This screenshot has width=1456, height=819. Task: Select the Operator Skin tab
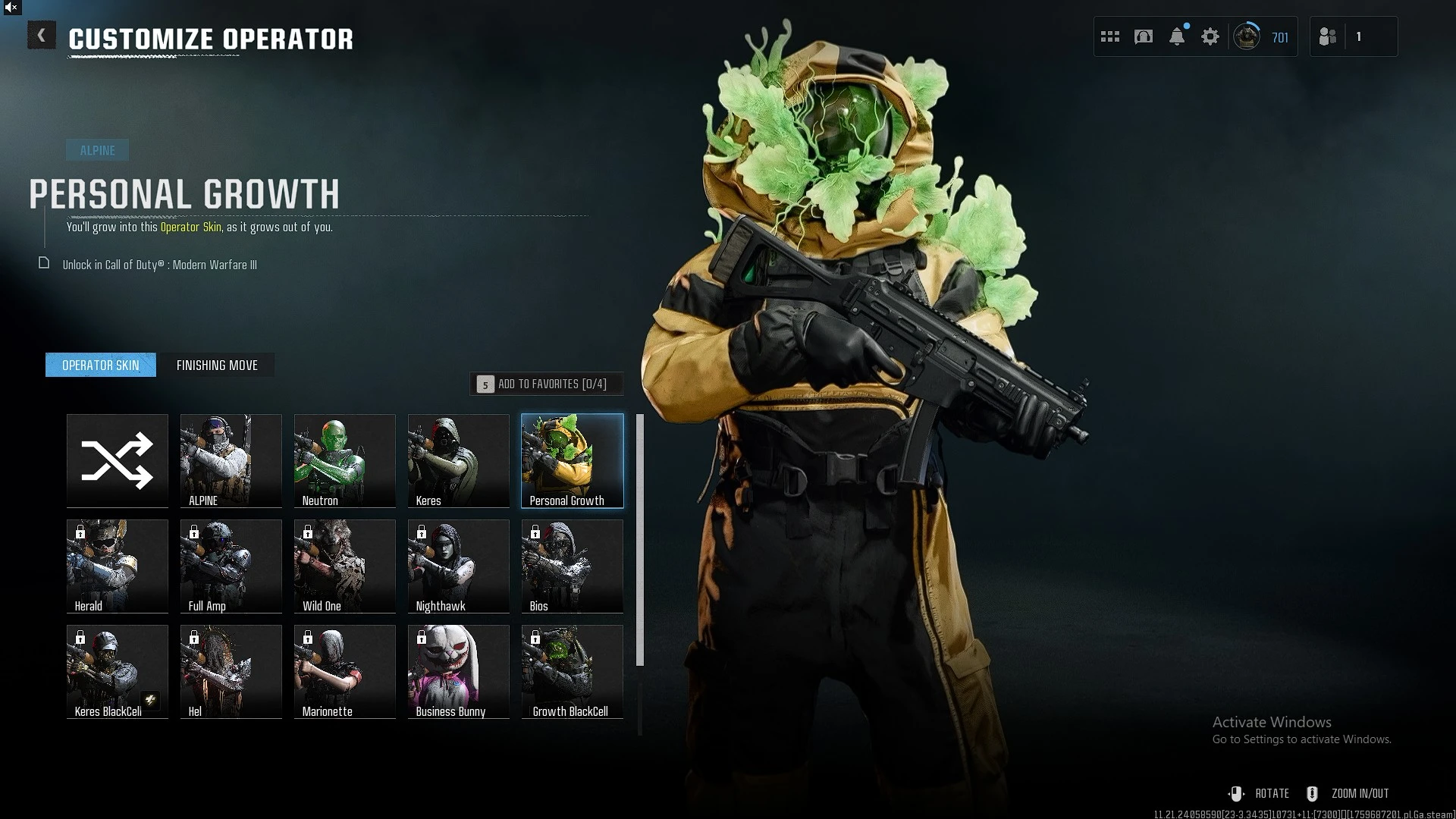pos(101,366)
